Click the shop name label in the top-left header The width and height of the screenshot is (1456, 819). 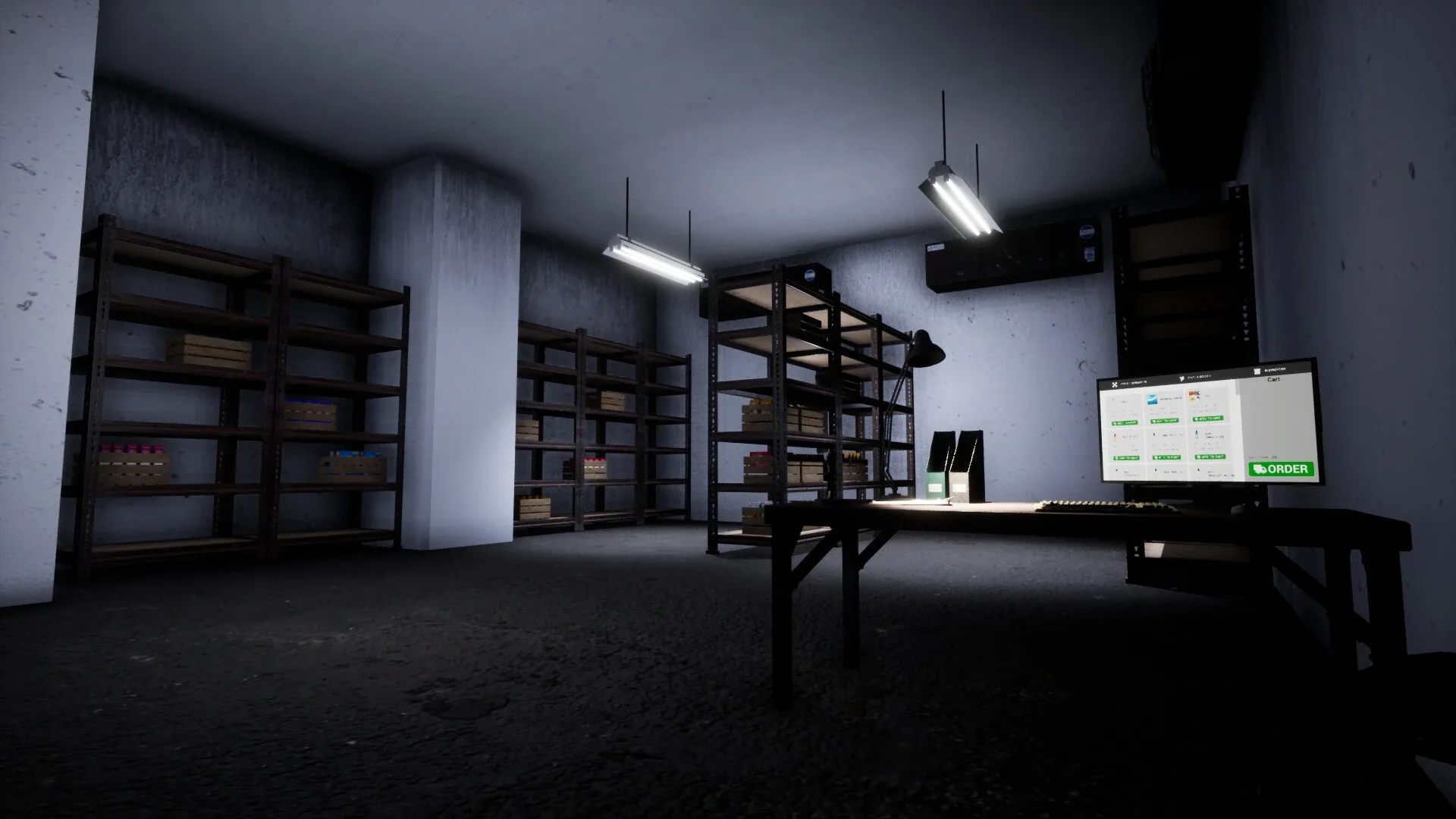click(1132, 382)
